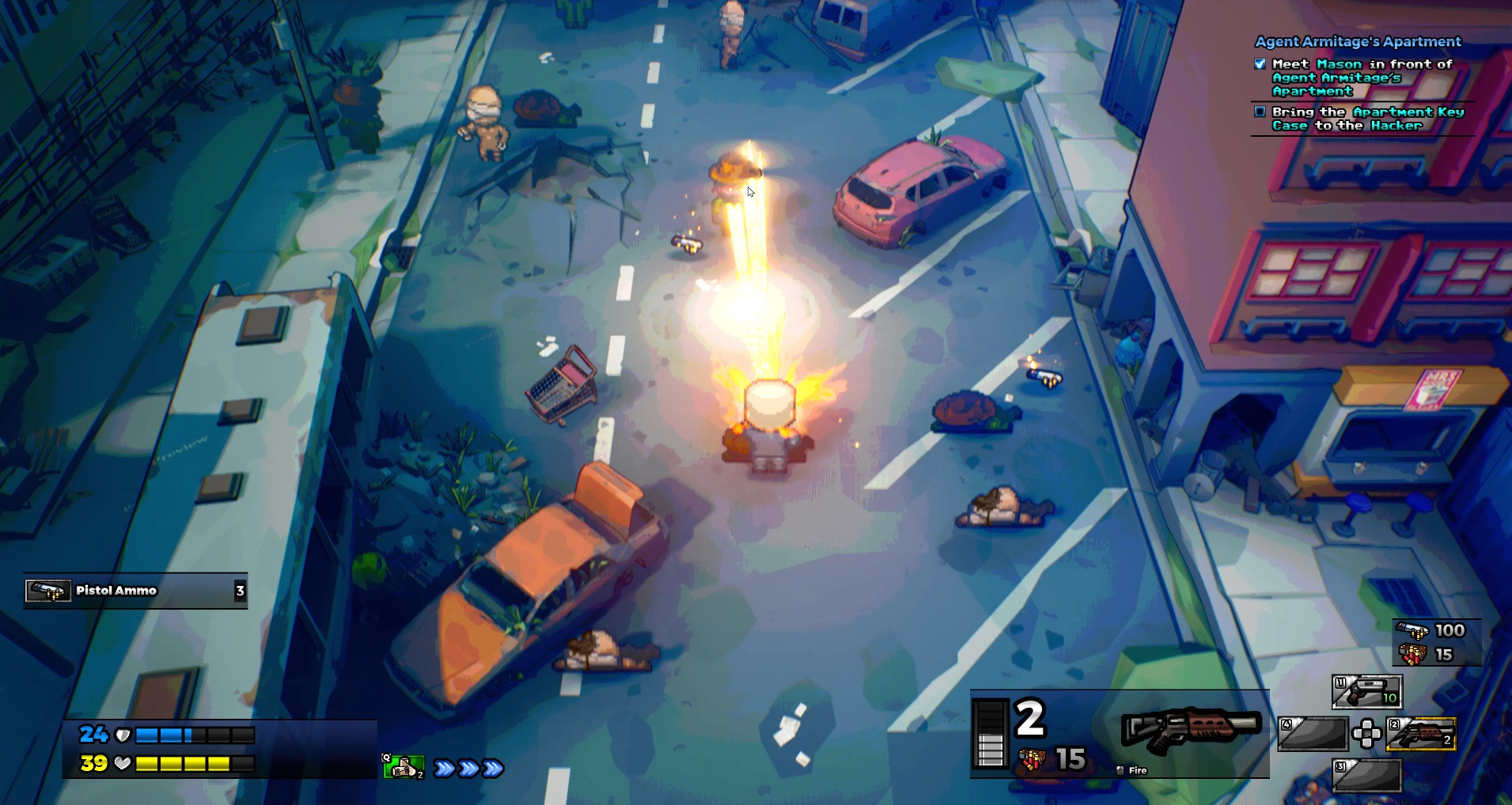Click the Q quick-use bandage item icon

pos(402,765)
